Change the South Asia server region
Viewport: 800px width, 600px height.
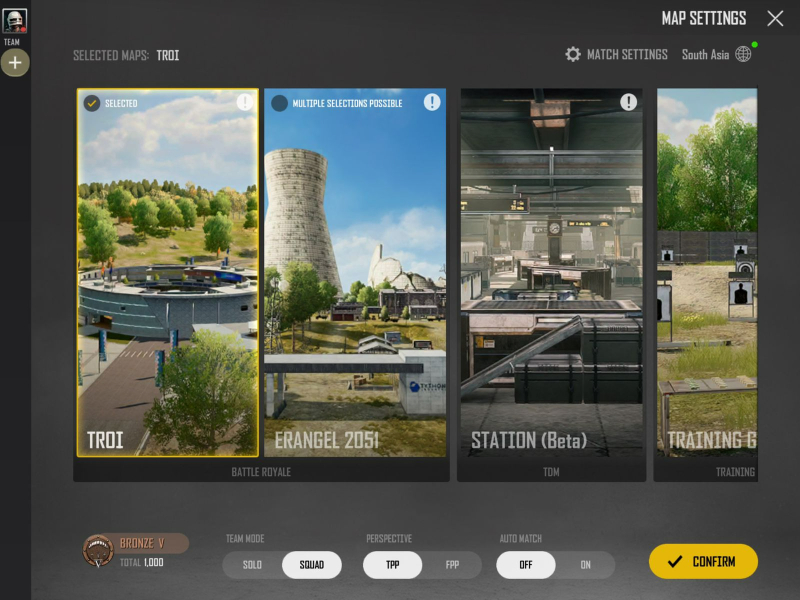pyautogui.click(x=716, y=54)
